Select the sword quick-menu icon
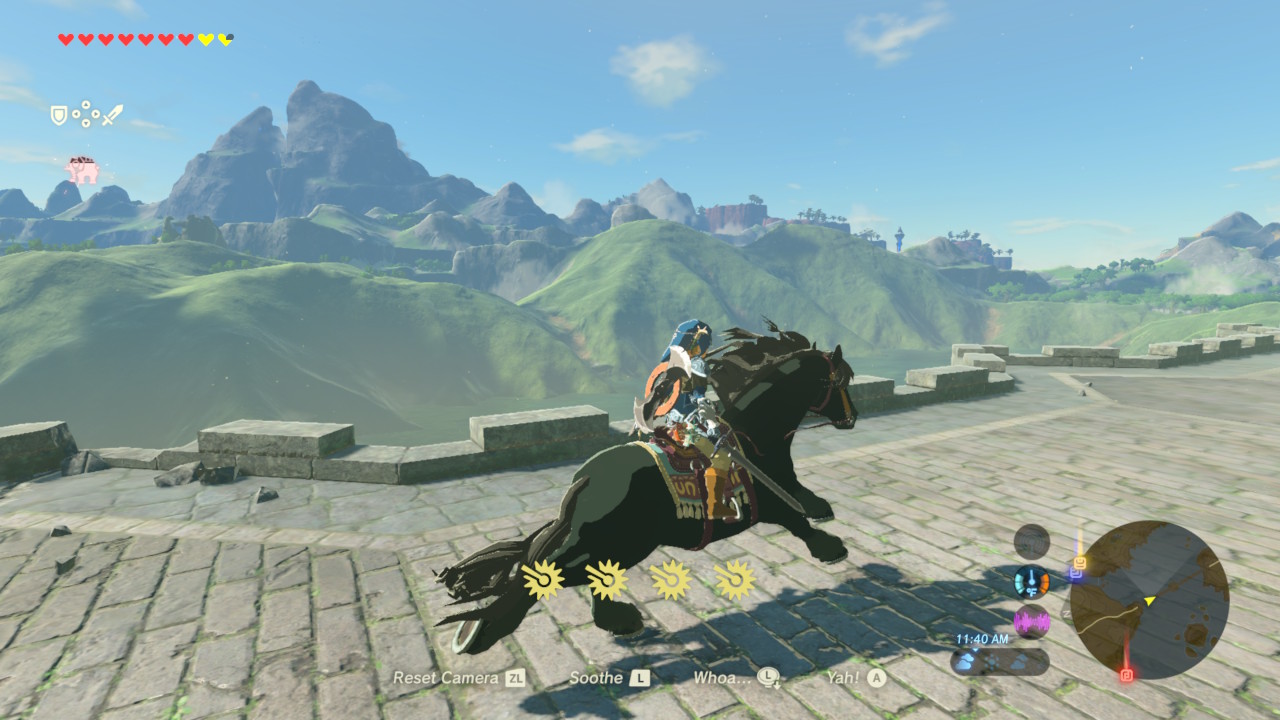 112,115
